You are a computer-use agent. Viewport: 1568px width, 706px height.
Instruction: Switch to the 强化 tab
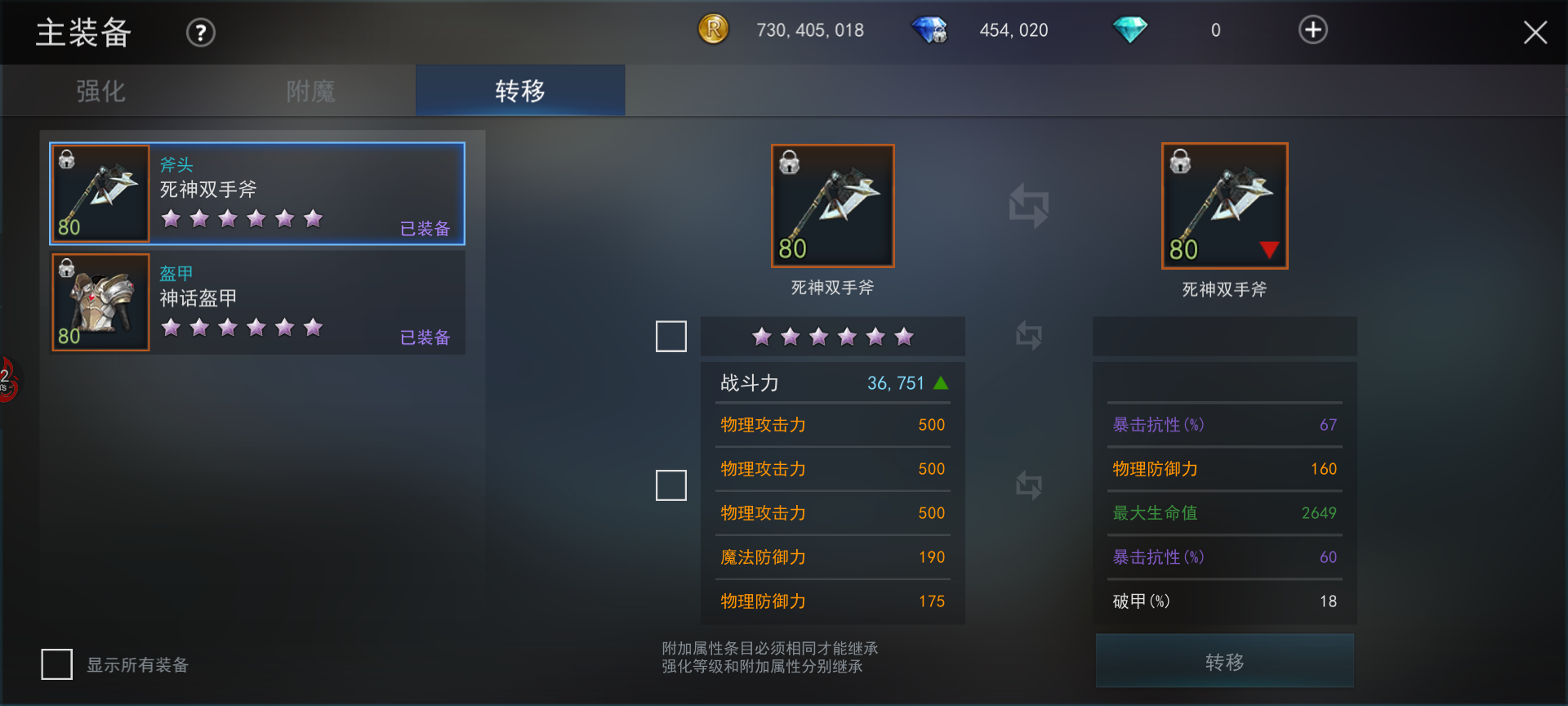point(98,91)
